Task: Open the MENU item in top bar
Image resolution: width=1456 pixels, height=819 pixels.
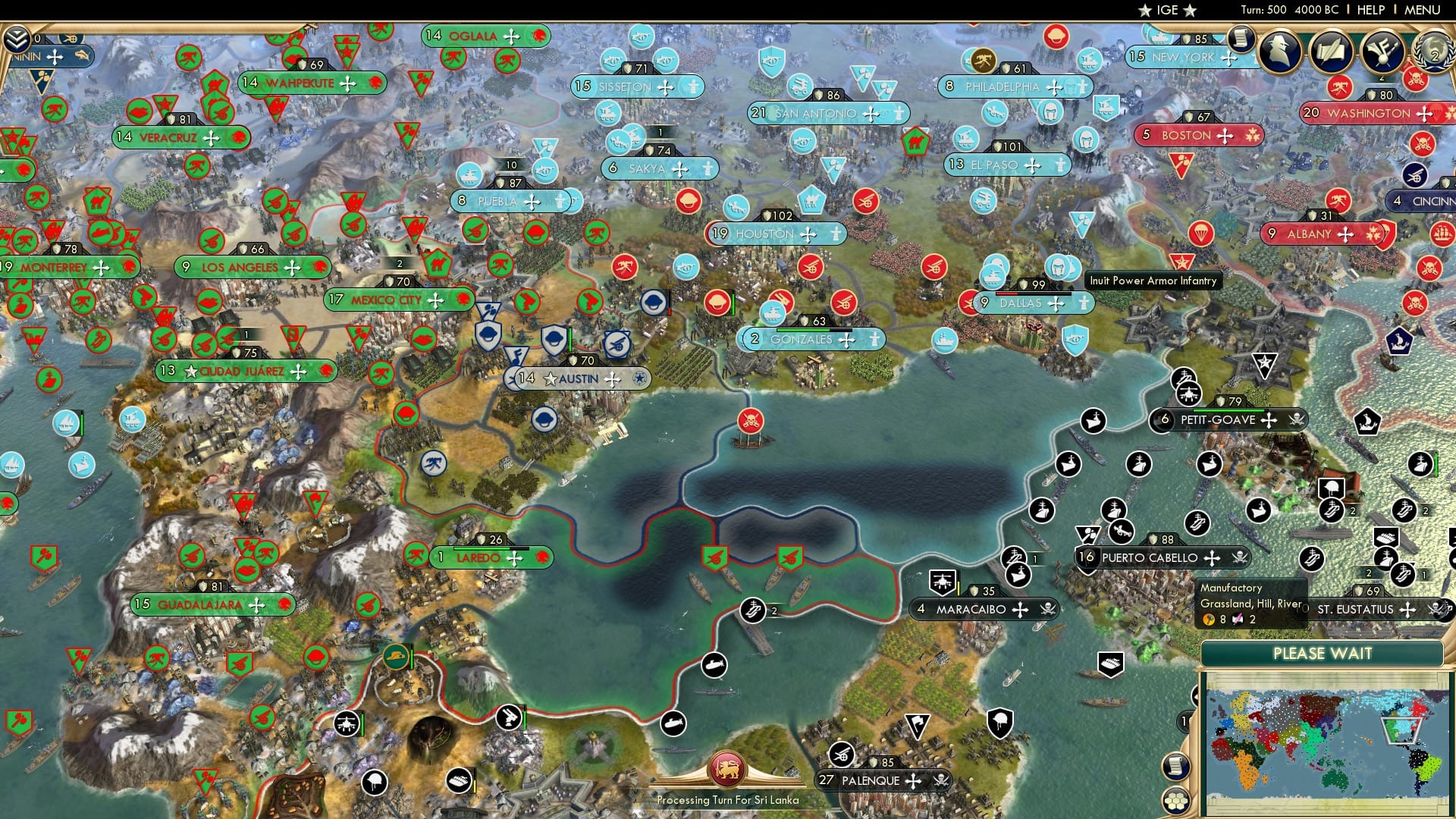Action: coord(1424,9)
